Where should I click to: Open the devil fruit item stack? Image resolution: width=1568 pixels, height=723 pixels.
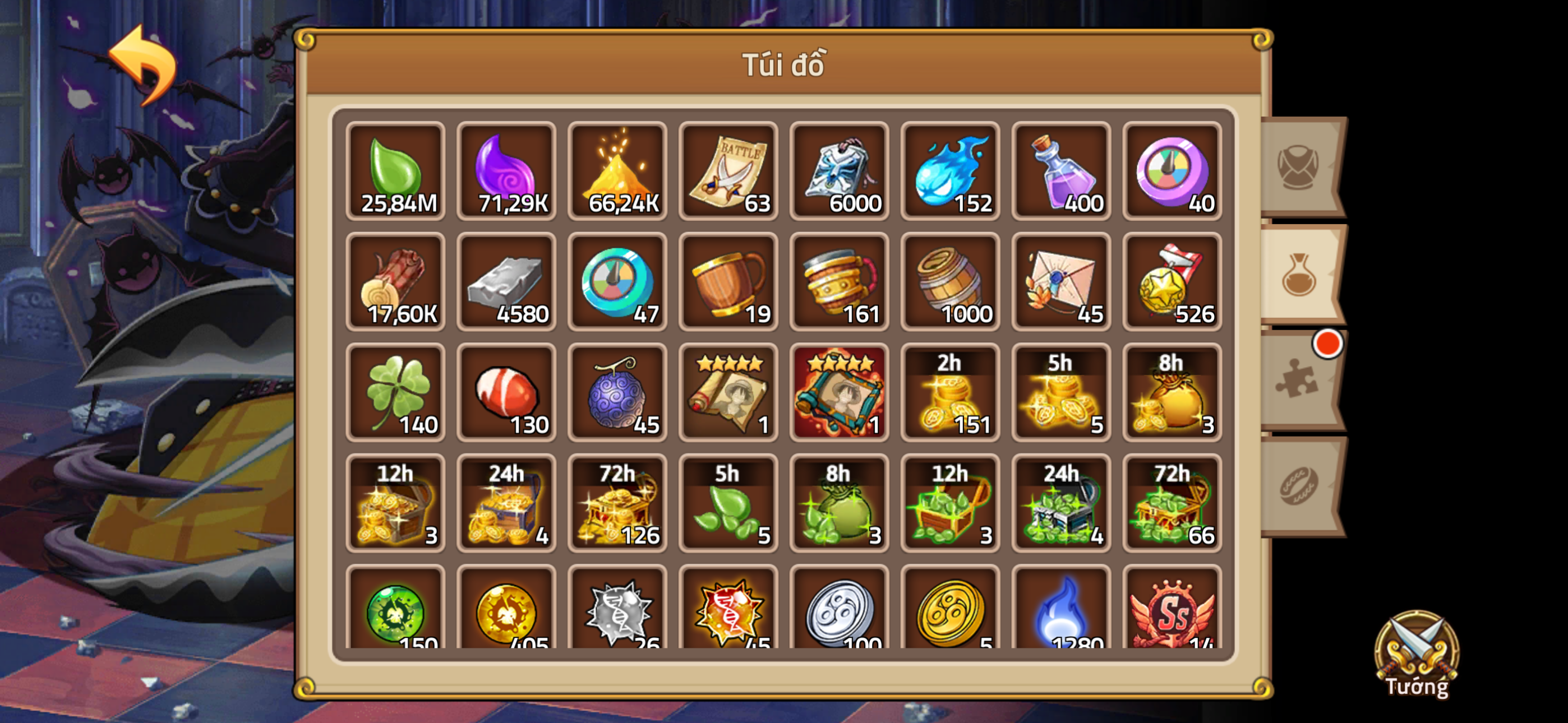tap(617, 392)
